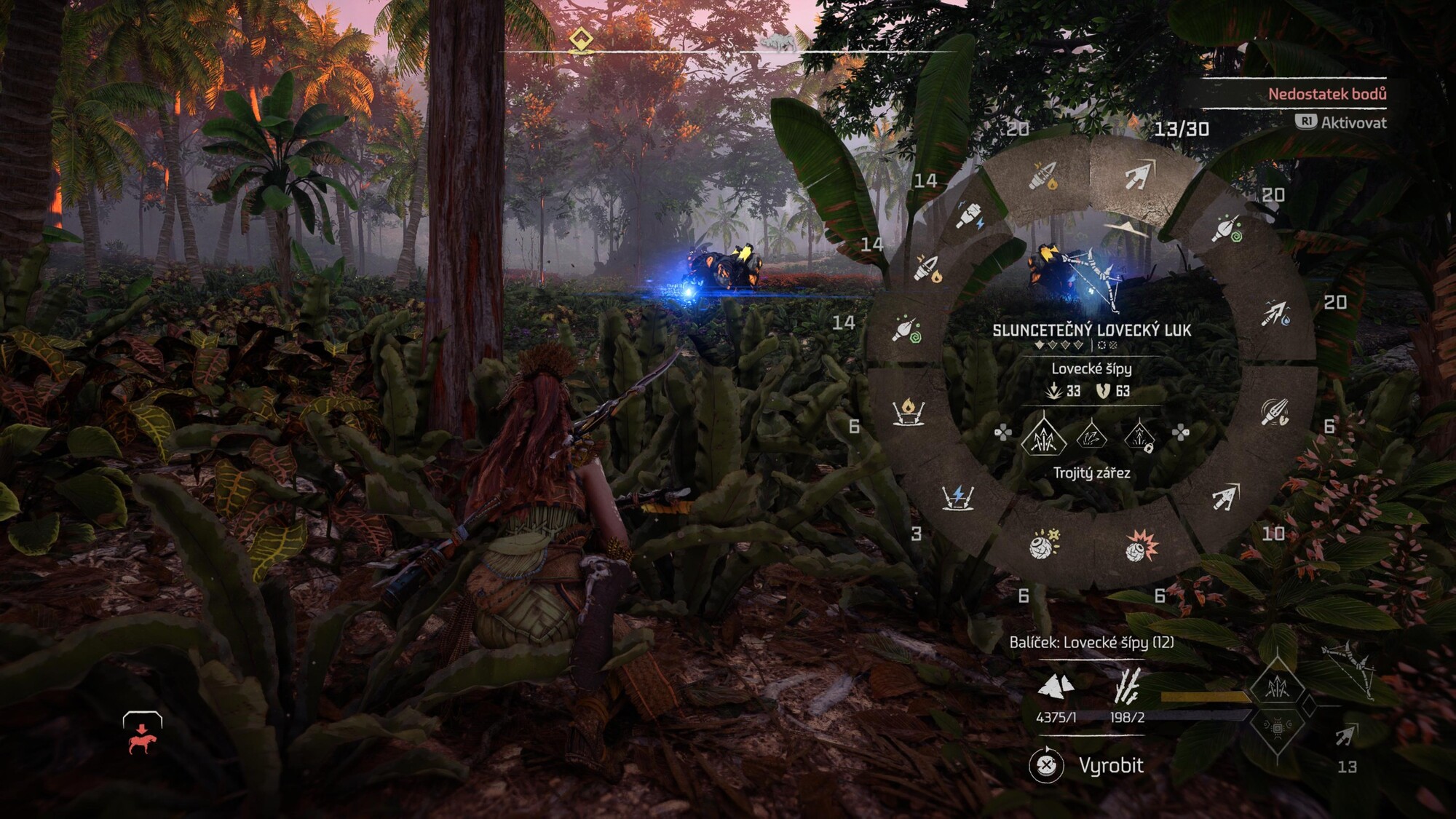1456x819 pixels.
Task: Select the green swirl arrow with 20 ammo
Action: tap(1227, 229)
